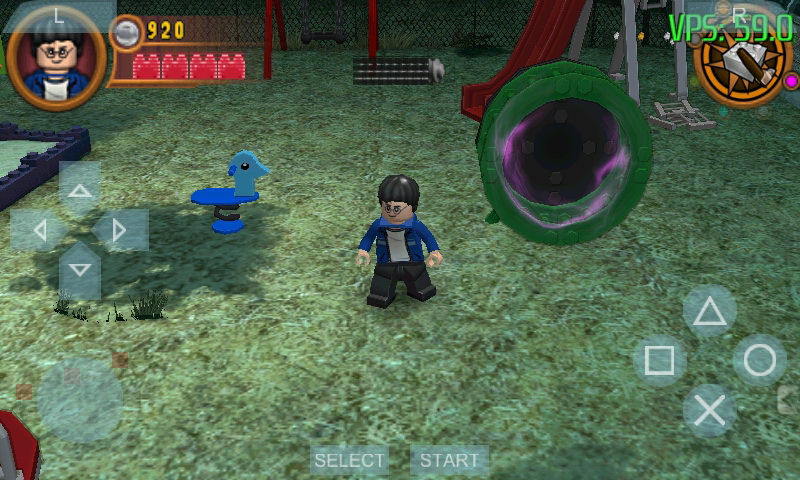
Task: Tap the D-pad right arrow
Action: 120,231
